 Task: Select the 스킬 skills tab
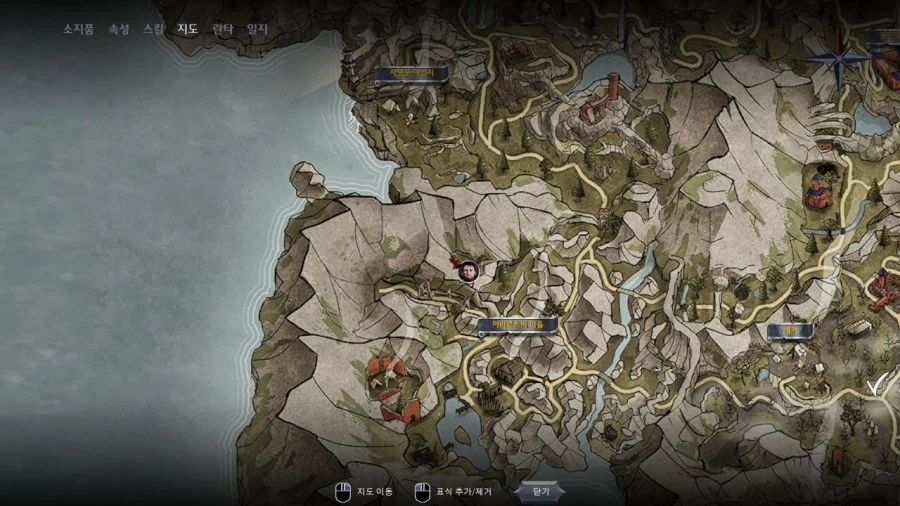(x=153, y=29)
